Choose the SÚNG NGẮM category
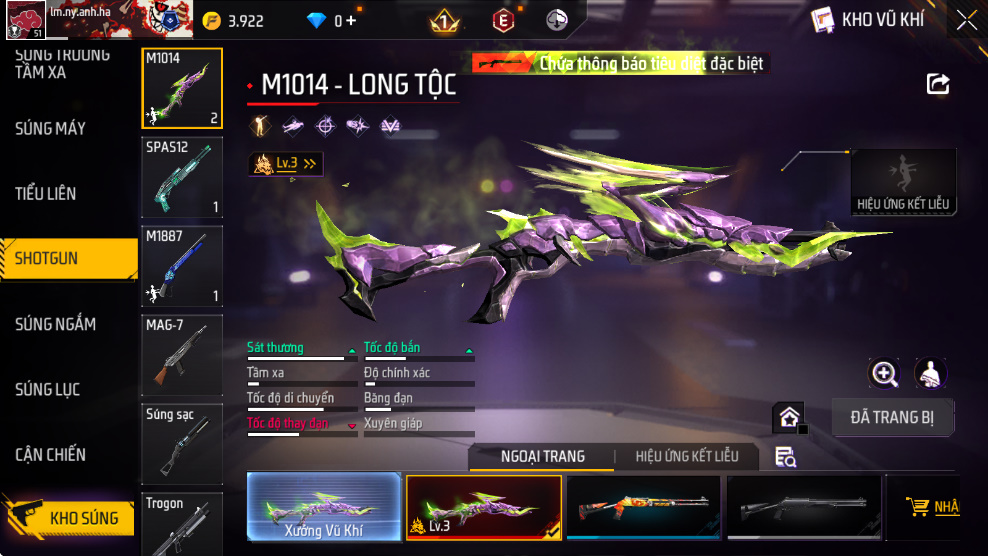Image resolution: width=988 pixels, height=556 pixels. [x=56, y=324]
